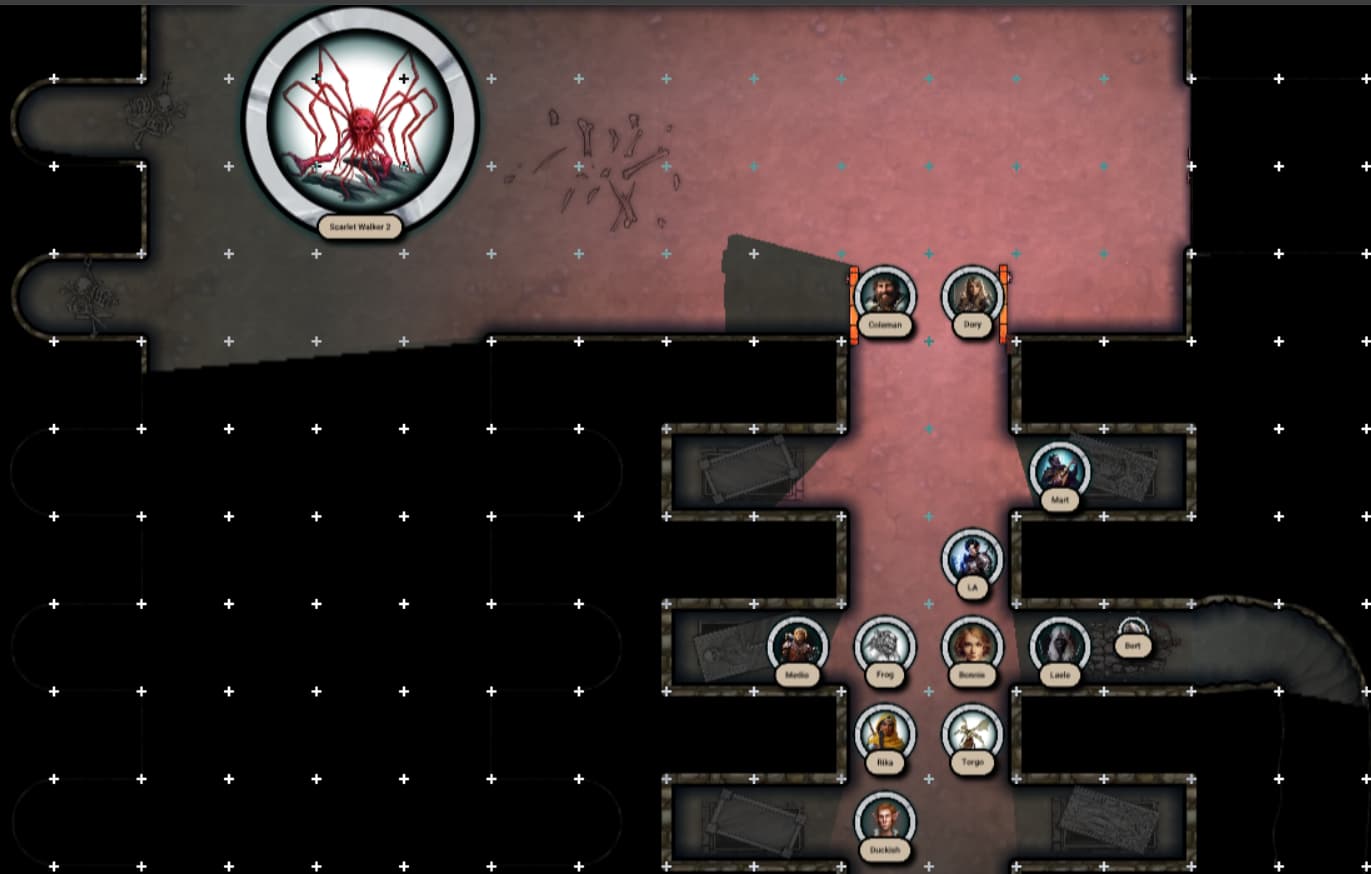This screenshot has height=874, width=1371.
Task: Click the Medio character token
Action: 797,646
